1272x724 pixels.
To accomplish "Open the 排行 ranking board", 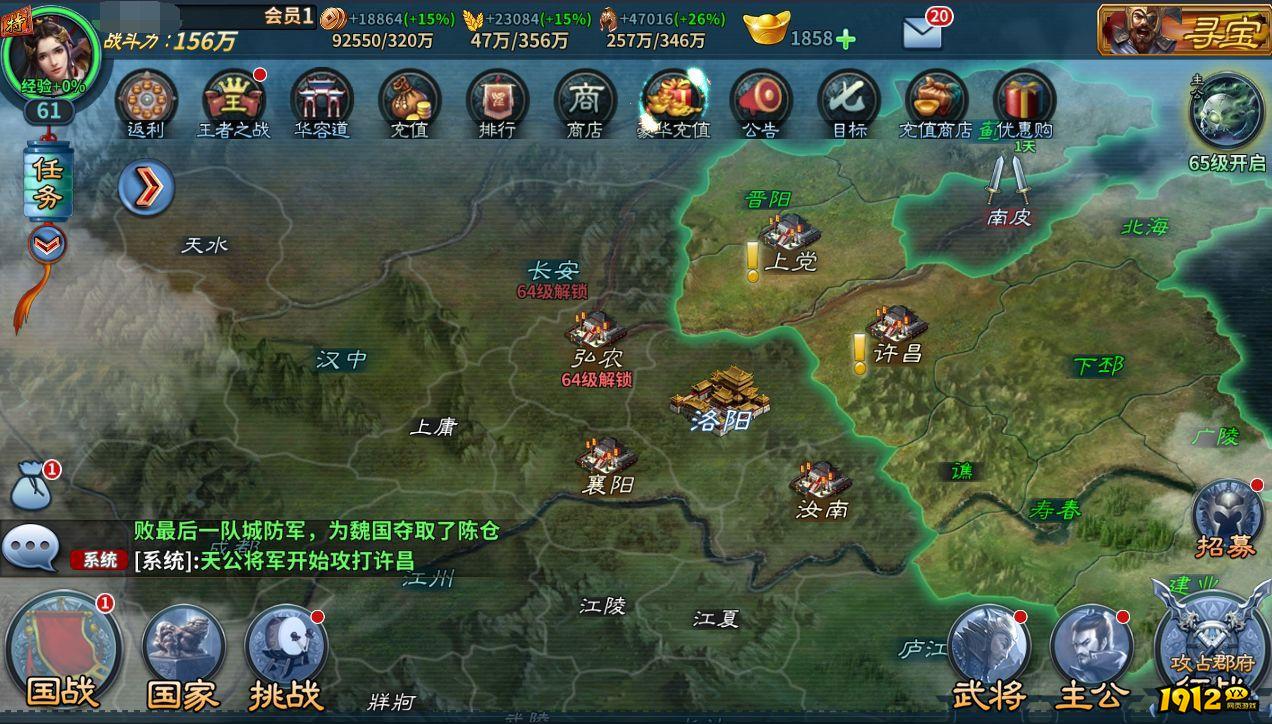I will (x=497, y=102).
